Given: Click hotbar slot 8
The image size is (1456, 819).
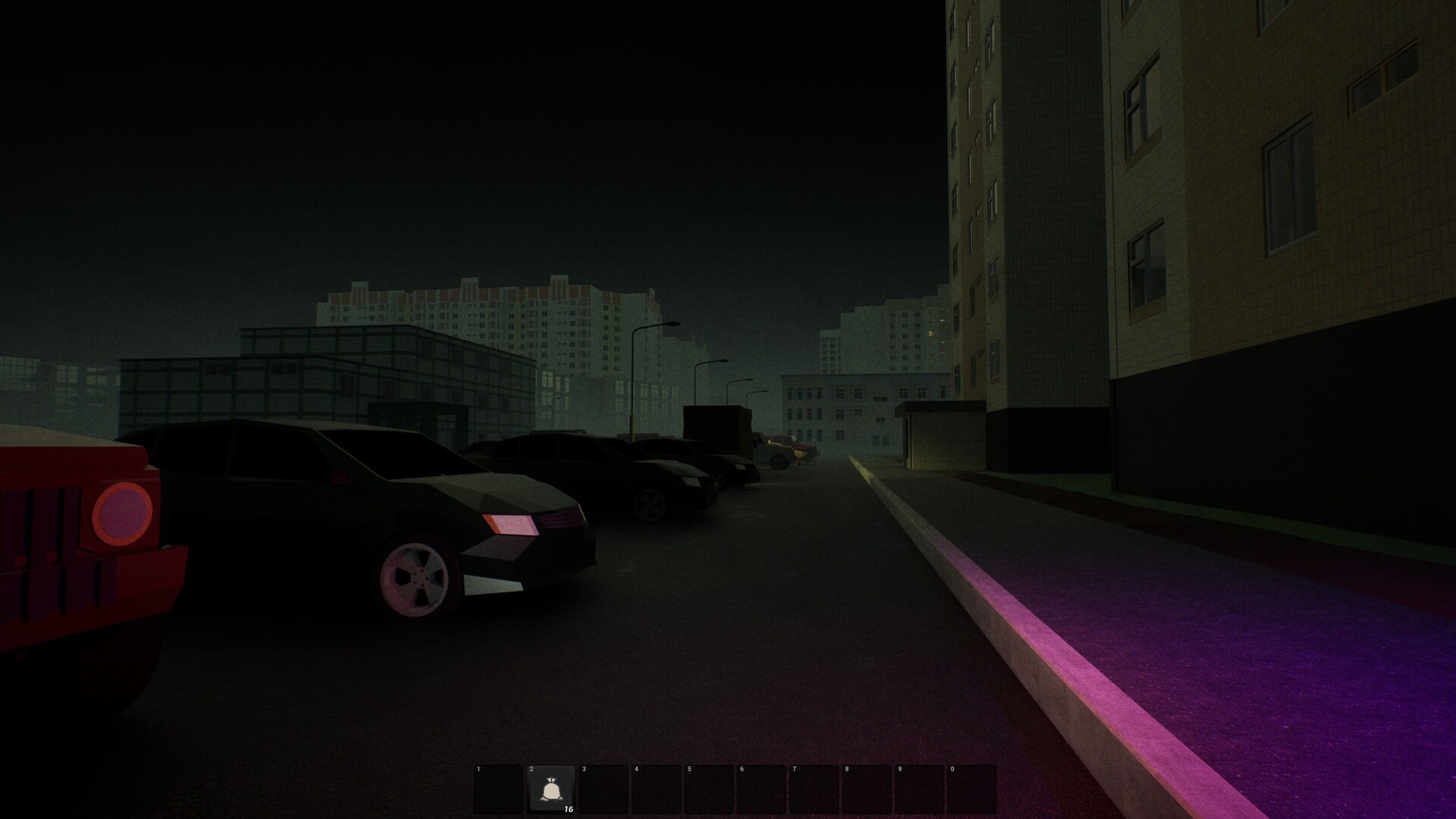Looking at the screenshot, I should pyautogui.click(x=868, y=789).
